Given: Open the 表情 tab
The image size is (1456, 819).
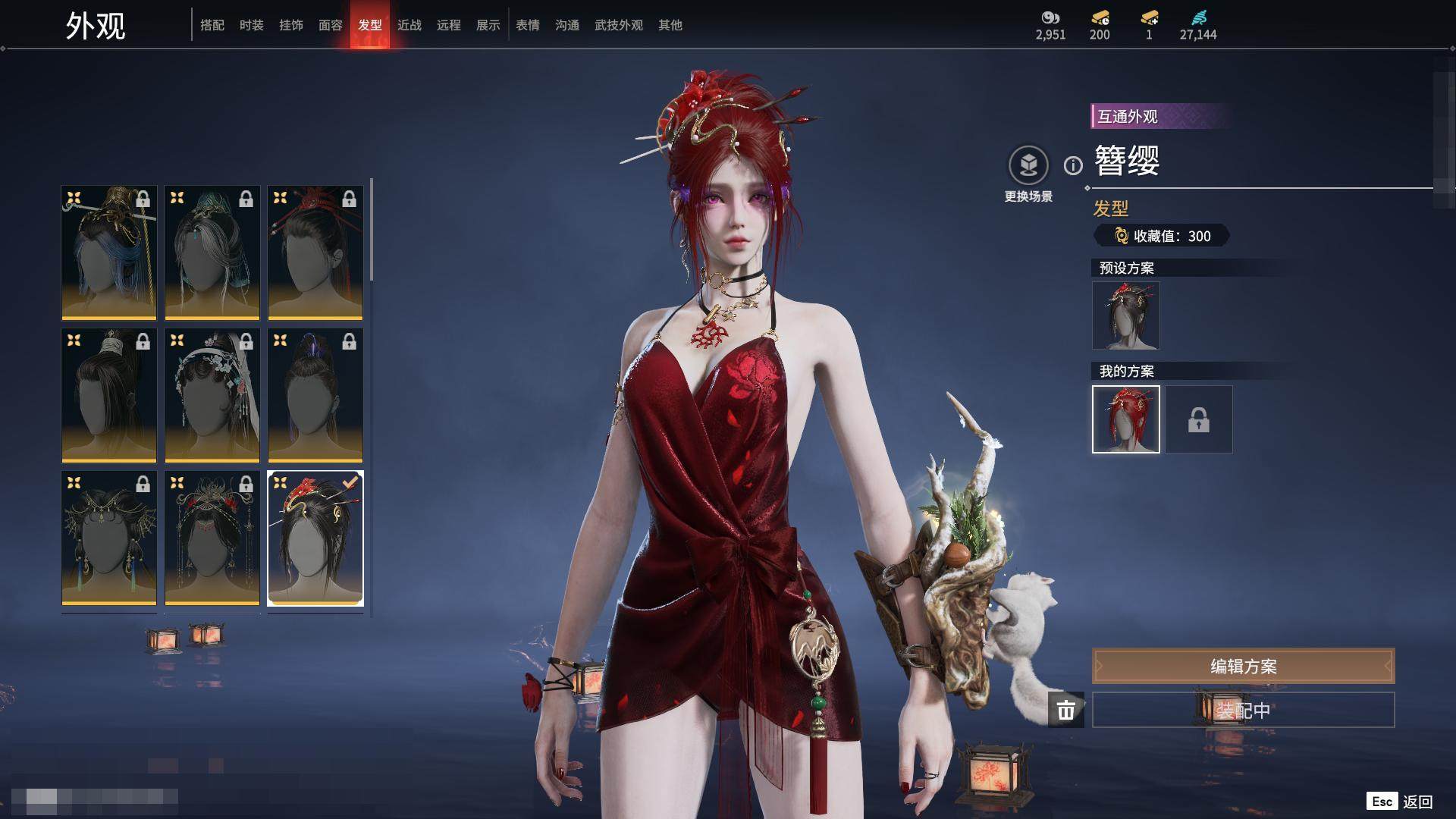Looking at the screenshot, I should [528, 25].
